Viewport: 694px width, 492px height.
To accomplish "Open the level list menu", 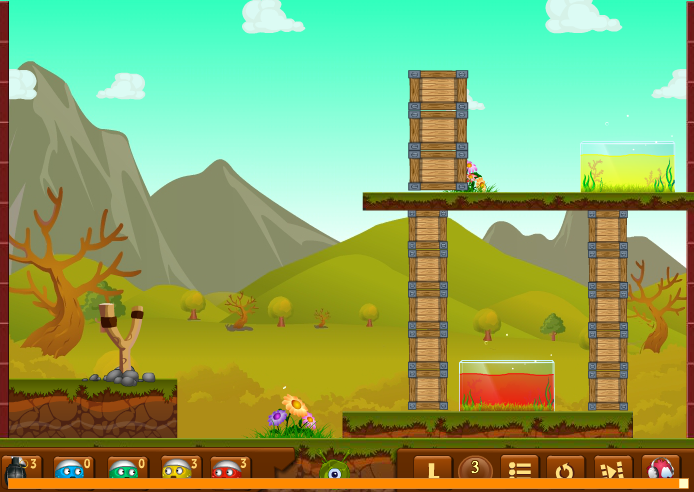I will (519, 469).
